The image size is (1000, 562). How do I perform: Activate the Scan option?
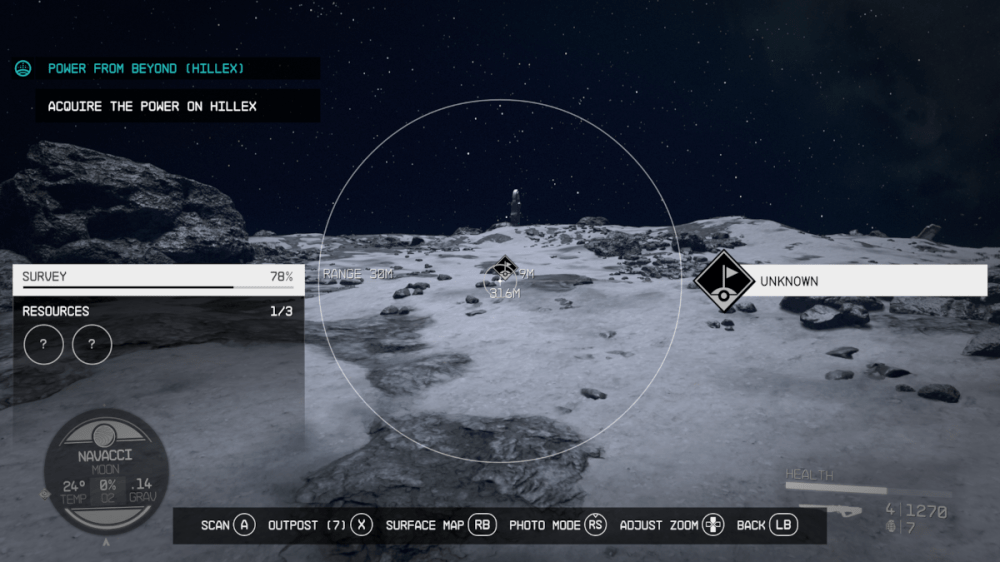(x=229, y=525)
